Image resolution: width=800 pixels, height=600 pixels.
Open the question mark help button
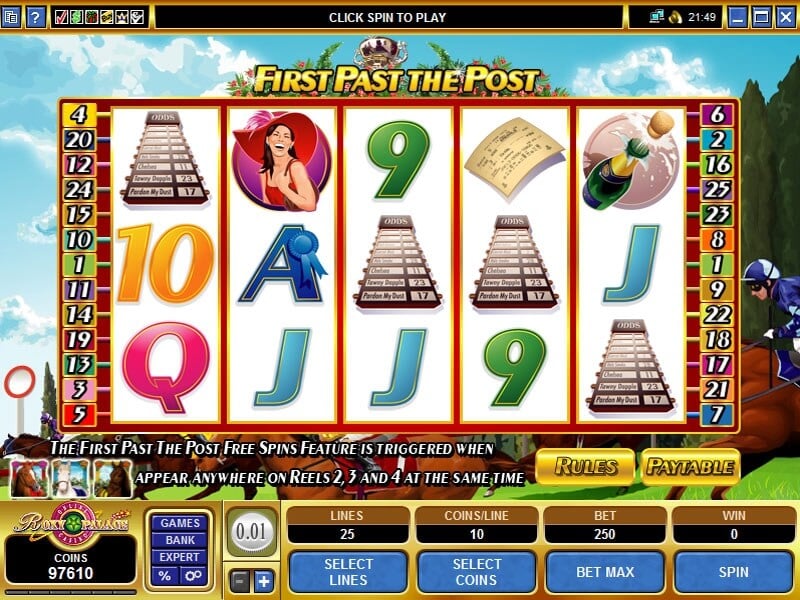(x=35, y=16)
